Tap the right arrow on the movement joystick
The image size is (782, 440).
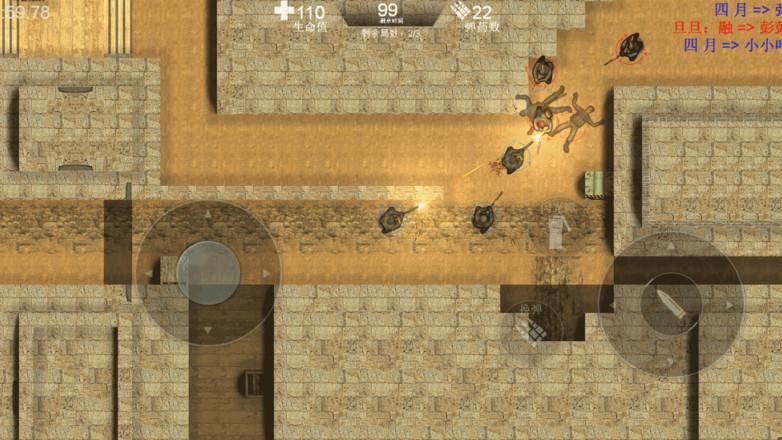coord(266,272)
